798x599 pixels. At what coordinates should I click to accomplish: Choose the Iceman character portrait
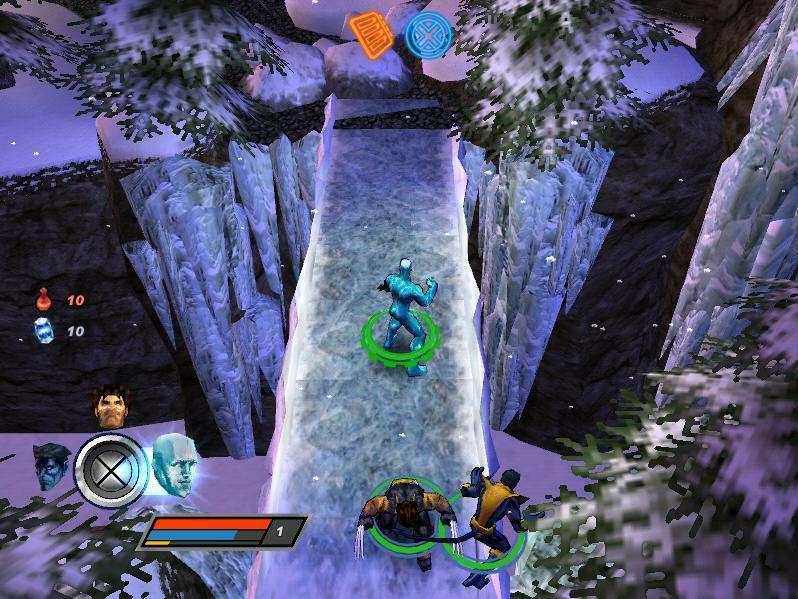pos(172,465)
